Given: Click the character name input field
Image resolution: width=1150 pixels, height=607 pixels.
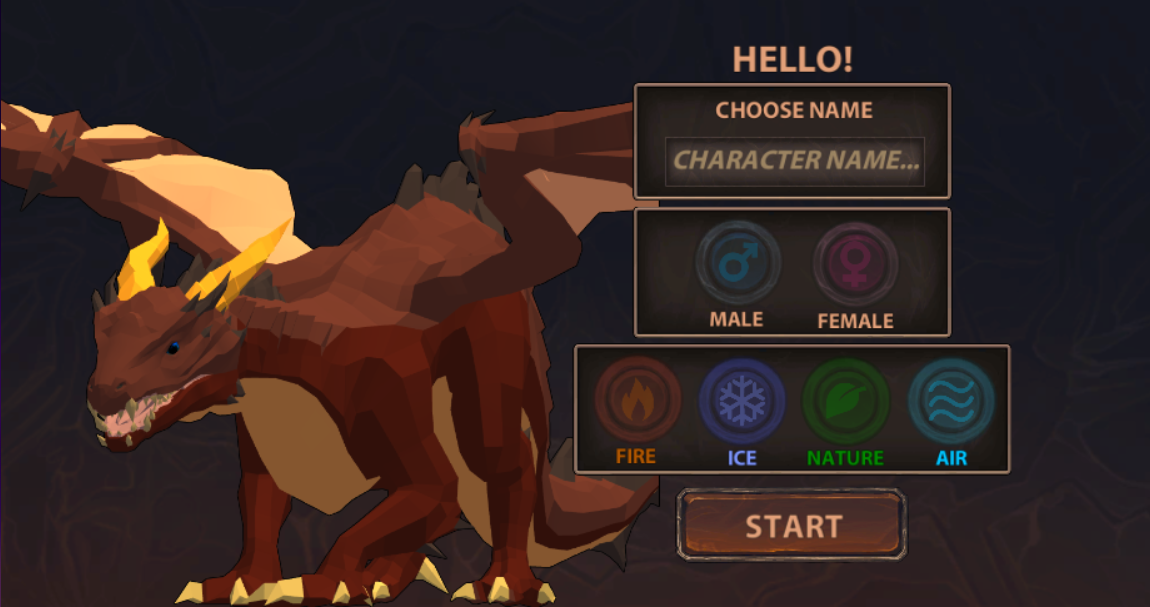Looking at the screenshot, I should [795, 161].
